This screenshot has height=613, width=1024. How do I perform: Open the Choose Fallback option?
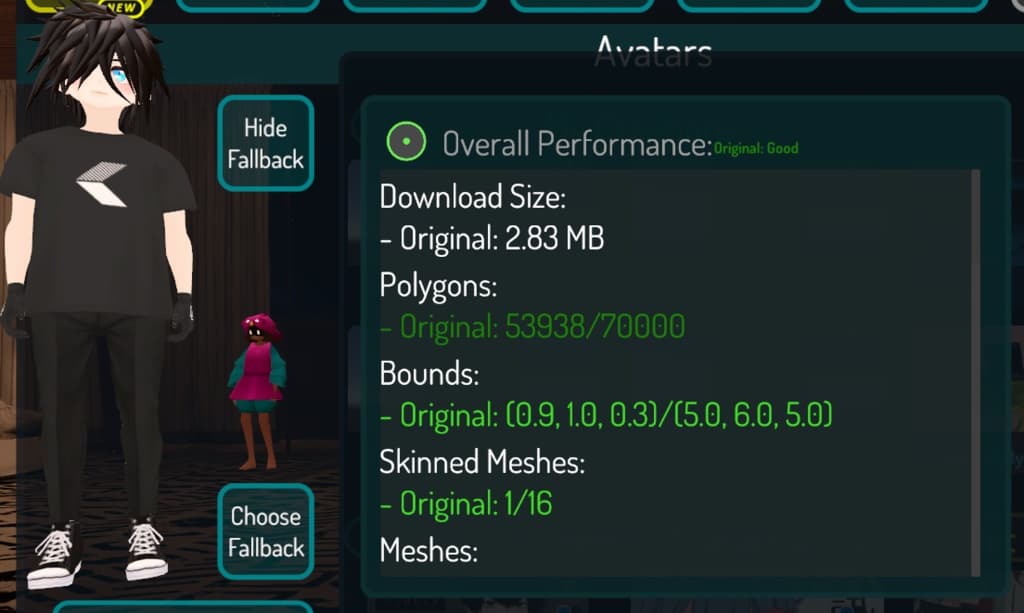[265, 531]
